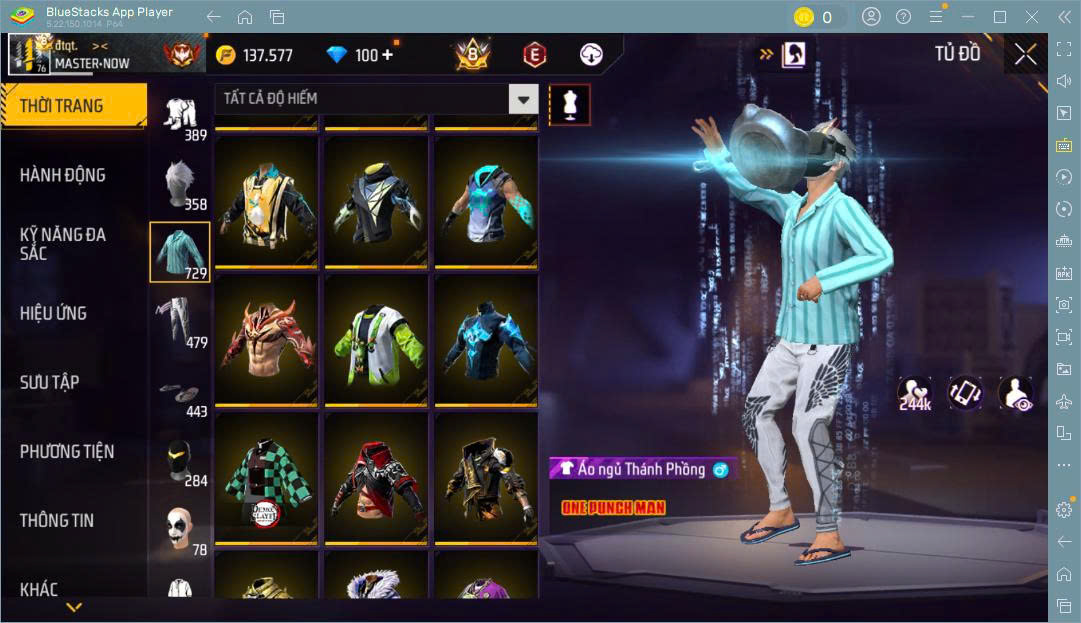The height and width of the screenshot is (623, 1081).
Task: Open the HIỆU ỨNG section
Action: pos(54,313)
